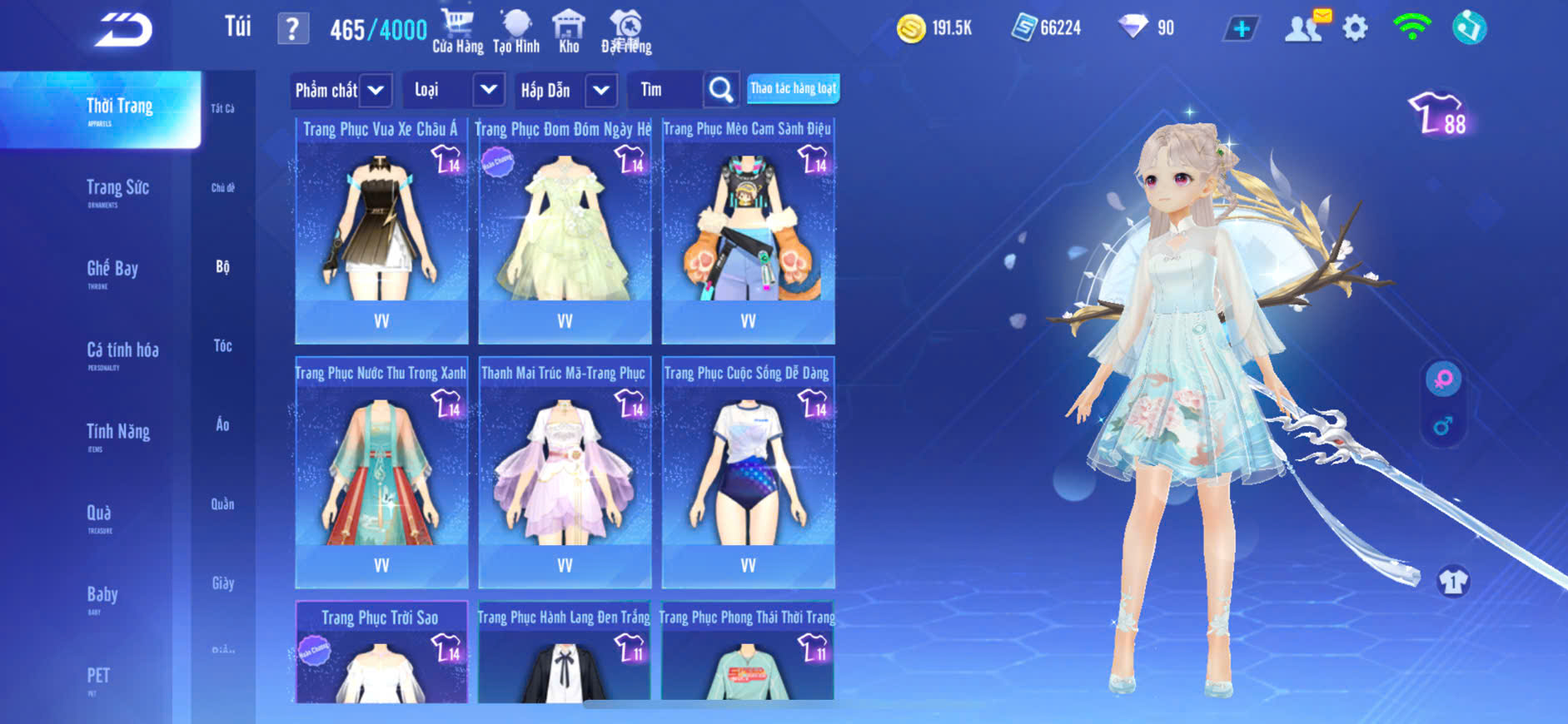Select Trang Phục Vua Xe Châu Á outfit
Viewport: 1568px width, 724px height.
[381, 229]
